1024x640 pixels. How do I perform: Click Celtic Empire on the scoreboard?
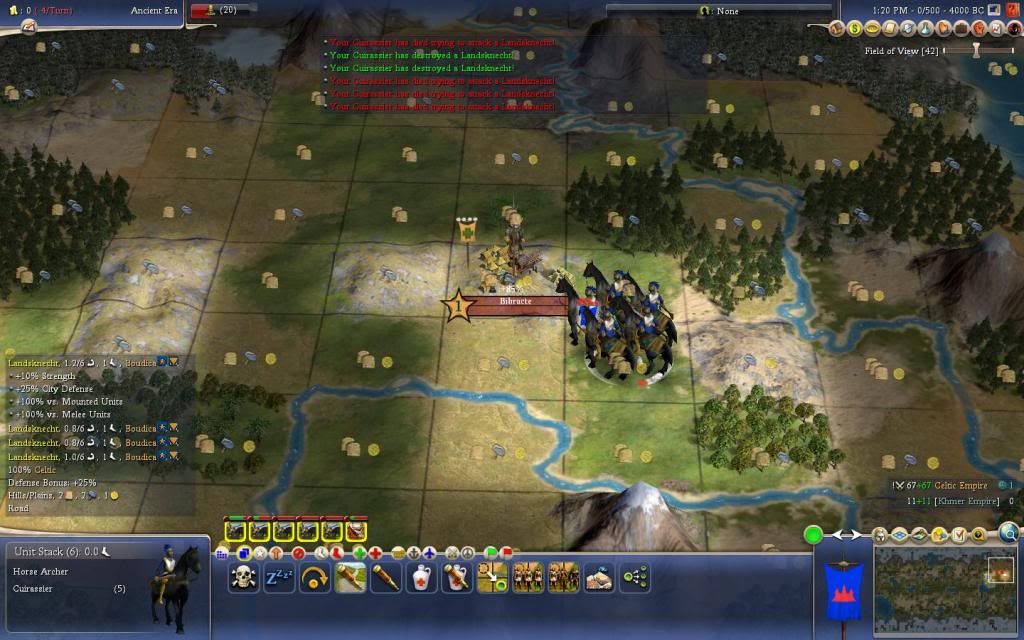pyautogui.click(x=958, y=486)
